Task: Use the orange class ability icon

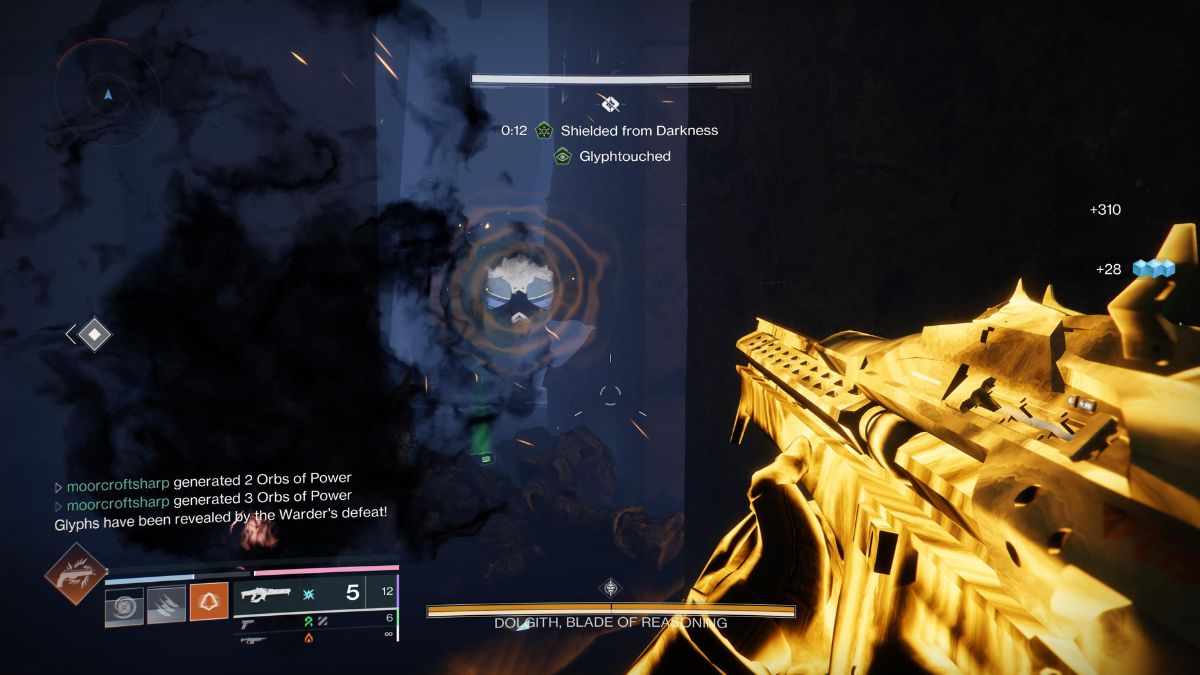Action: click(209, 605)
